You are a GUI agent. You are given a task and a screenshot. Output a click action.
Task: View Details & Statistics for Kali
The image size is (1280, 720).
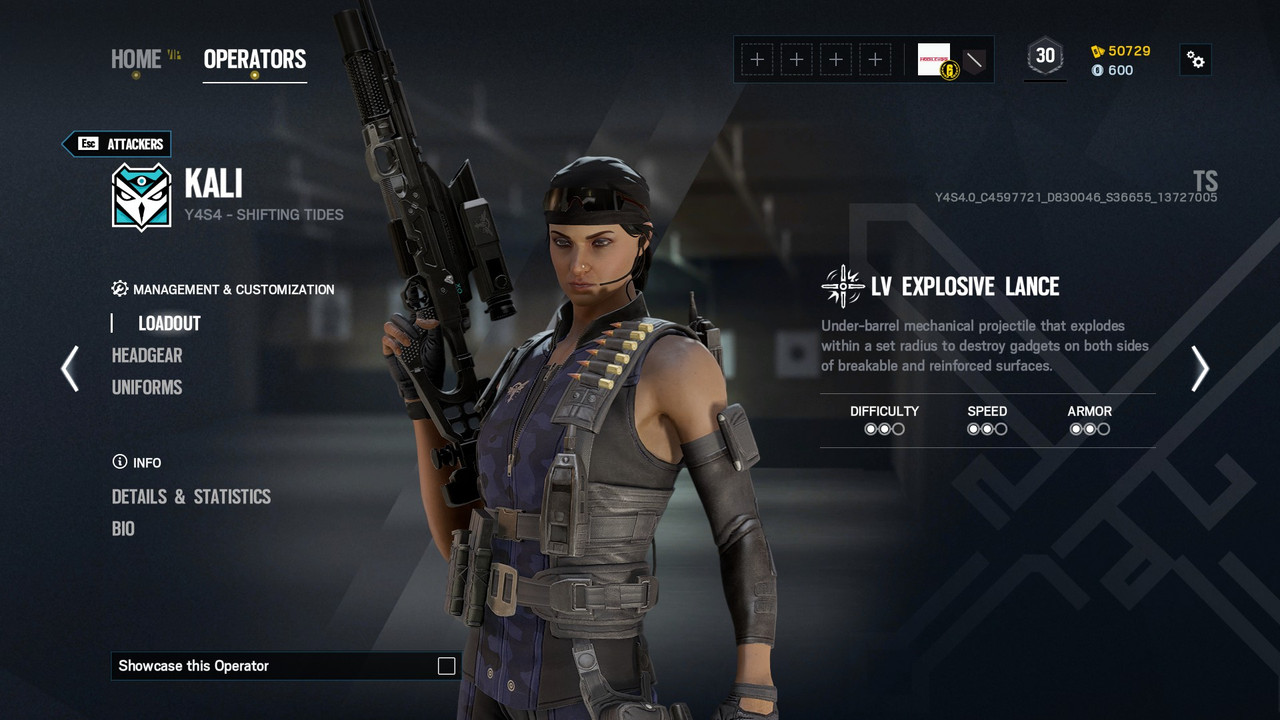(x=191, y=497)
